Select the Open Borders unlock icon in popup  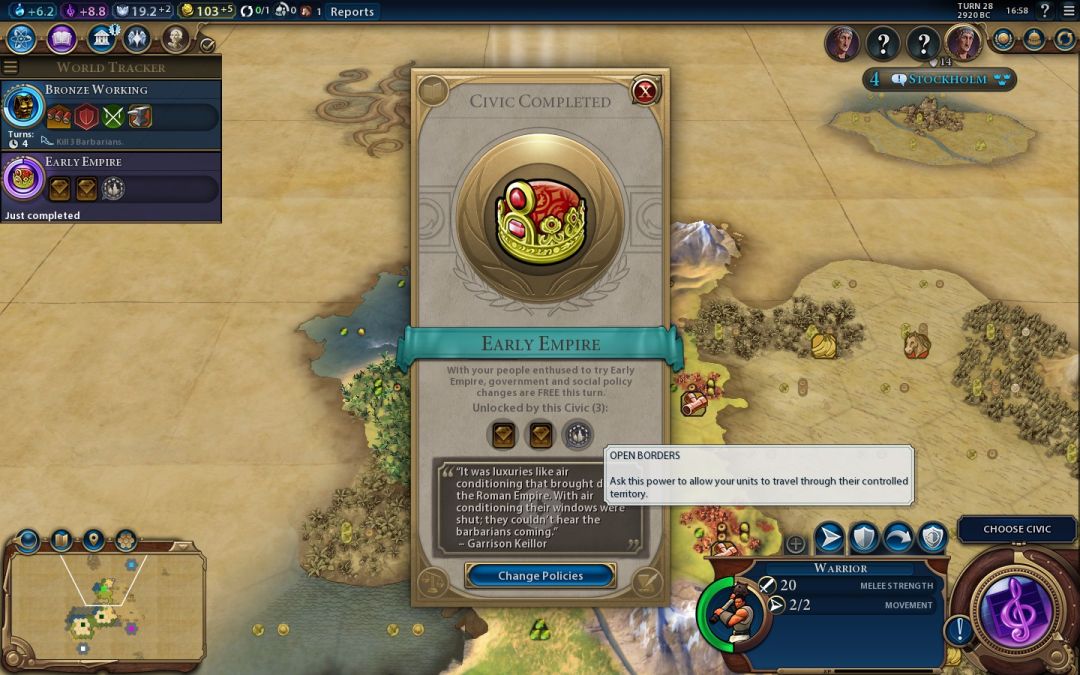[577, 435]
